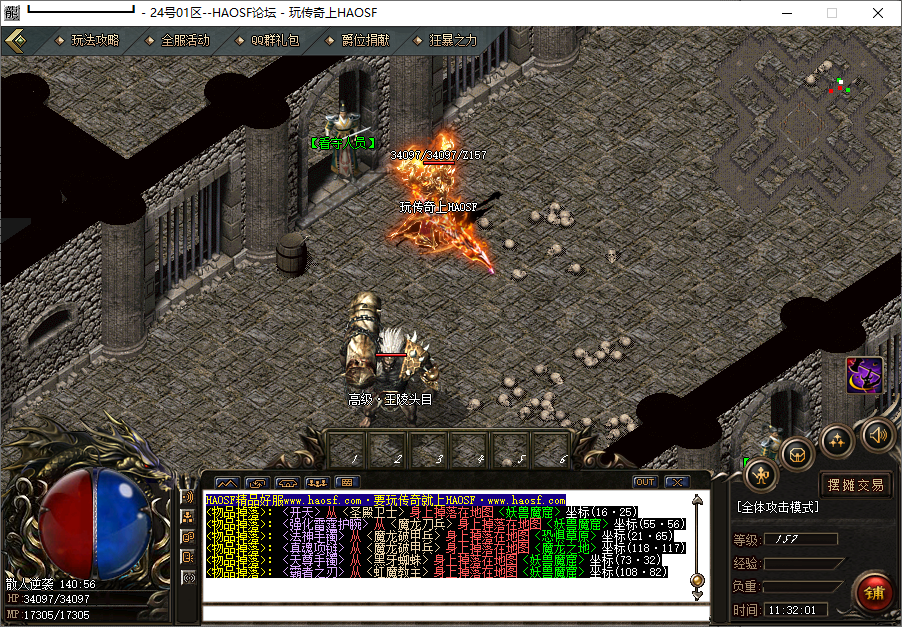Open the skills sparkle round button
This screenshot has width=902, height=627.
[837, 440]
